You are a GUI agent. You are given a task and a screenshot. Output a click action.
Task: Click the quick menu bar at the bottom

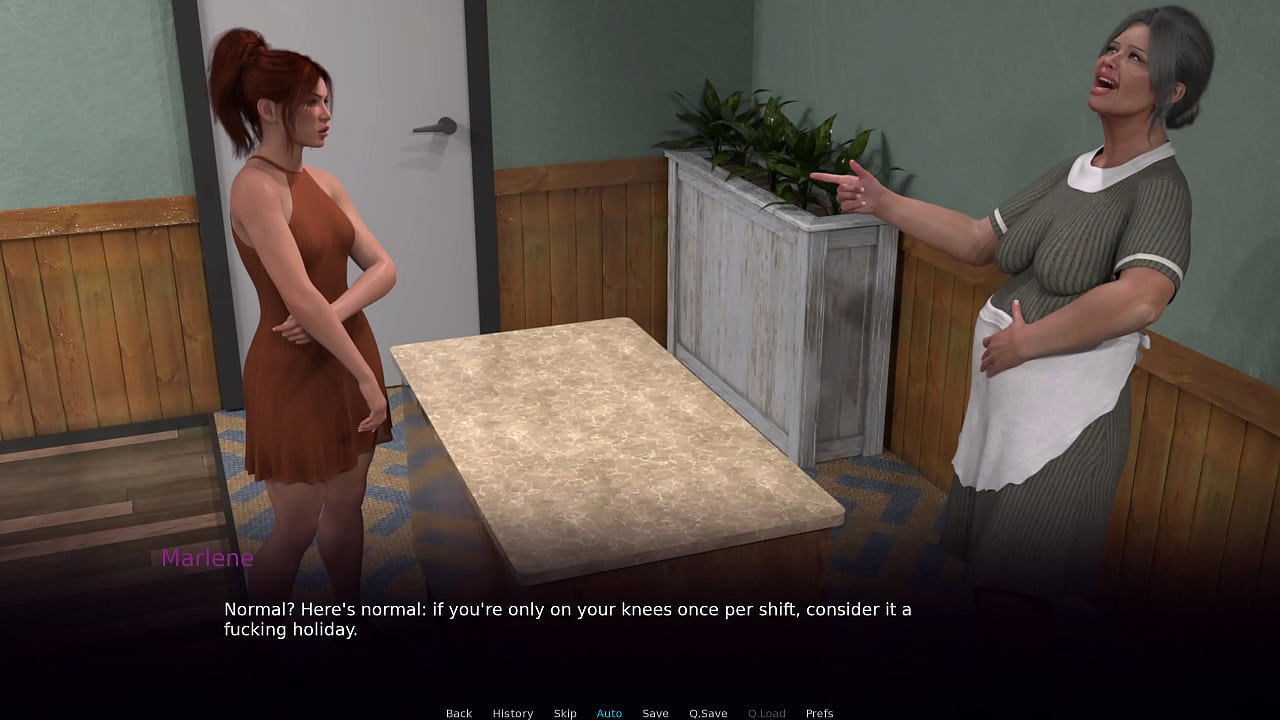coord(640,713)
